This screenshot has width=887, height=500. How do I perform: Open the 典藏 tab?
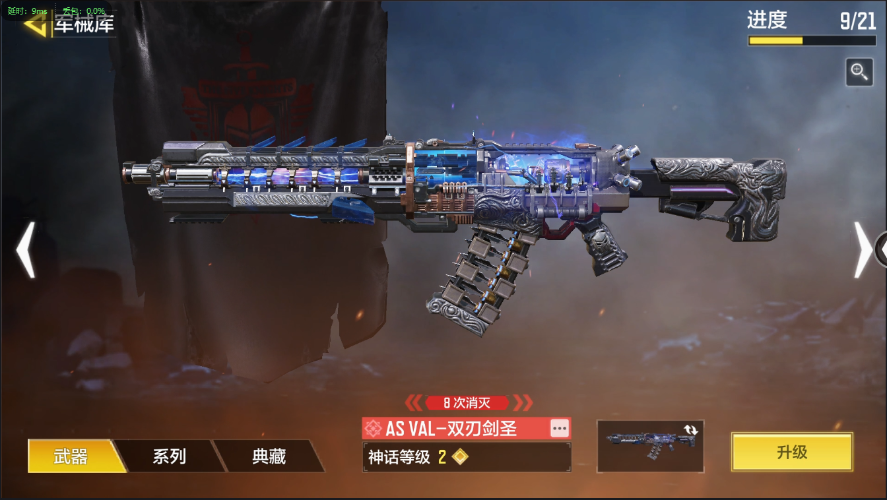coord(268,456)
